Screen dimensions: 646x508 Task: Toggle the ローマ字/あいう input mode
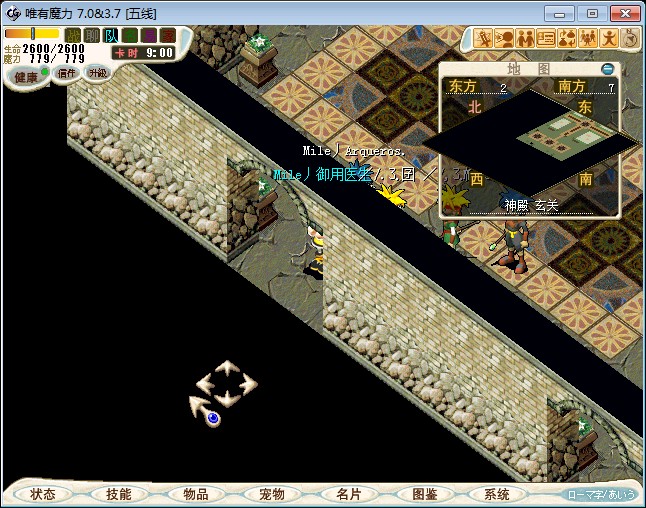[600, 494]
